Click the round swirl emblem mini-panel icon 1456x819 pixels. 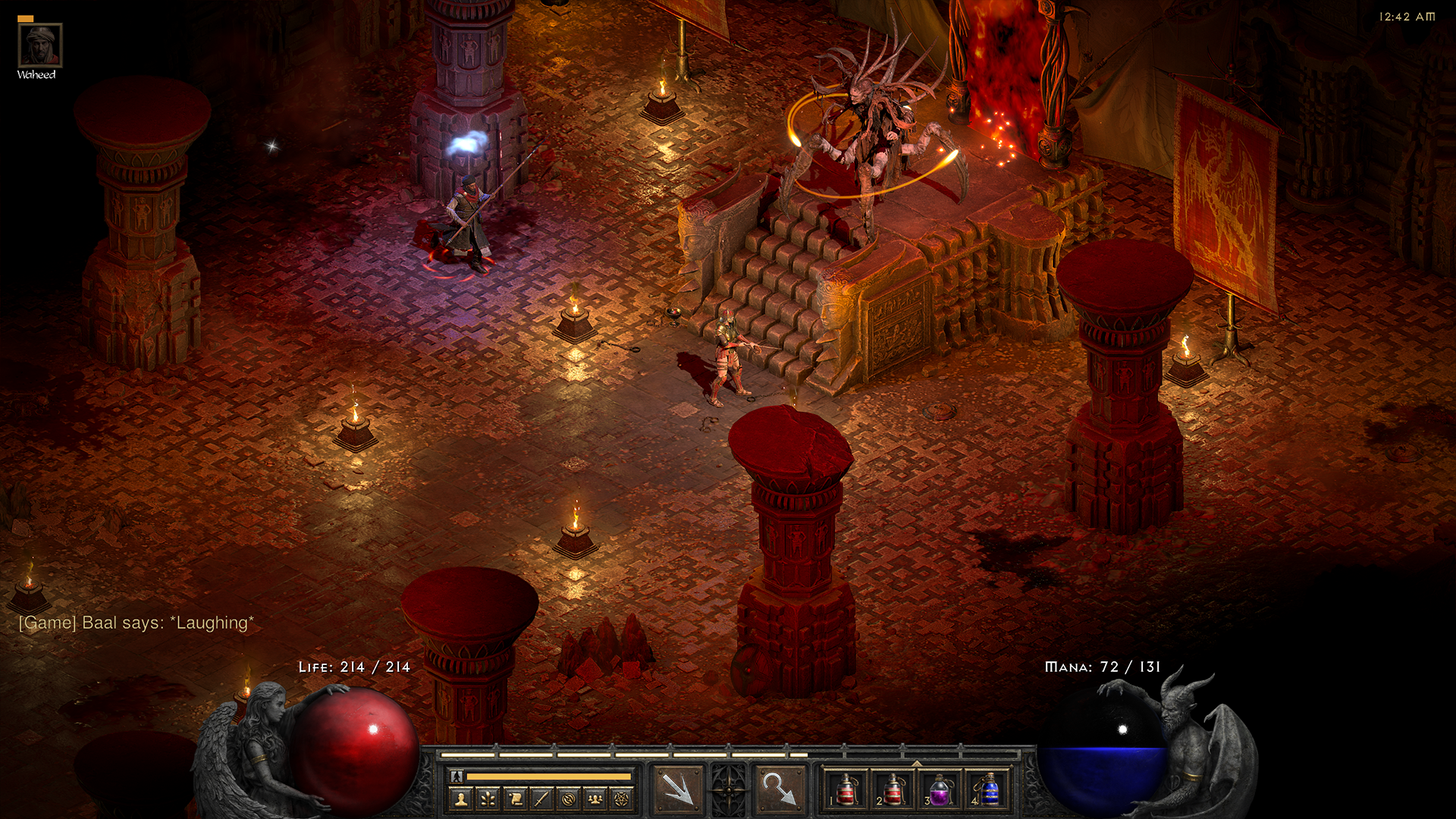click(x=569, y=798)
